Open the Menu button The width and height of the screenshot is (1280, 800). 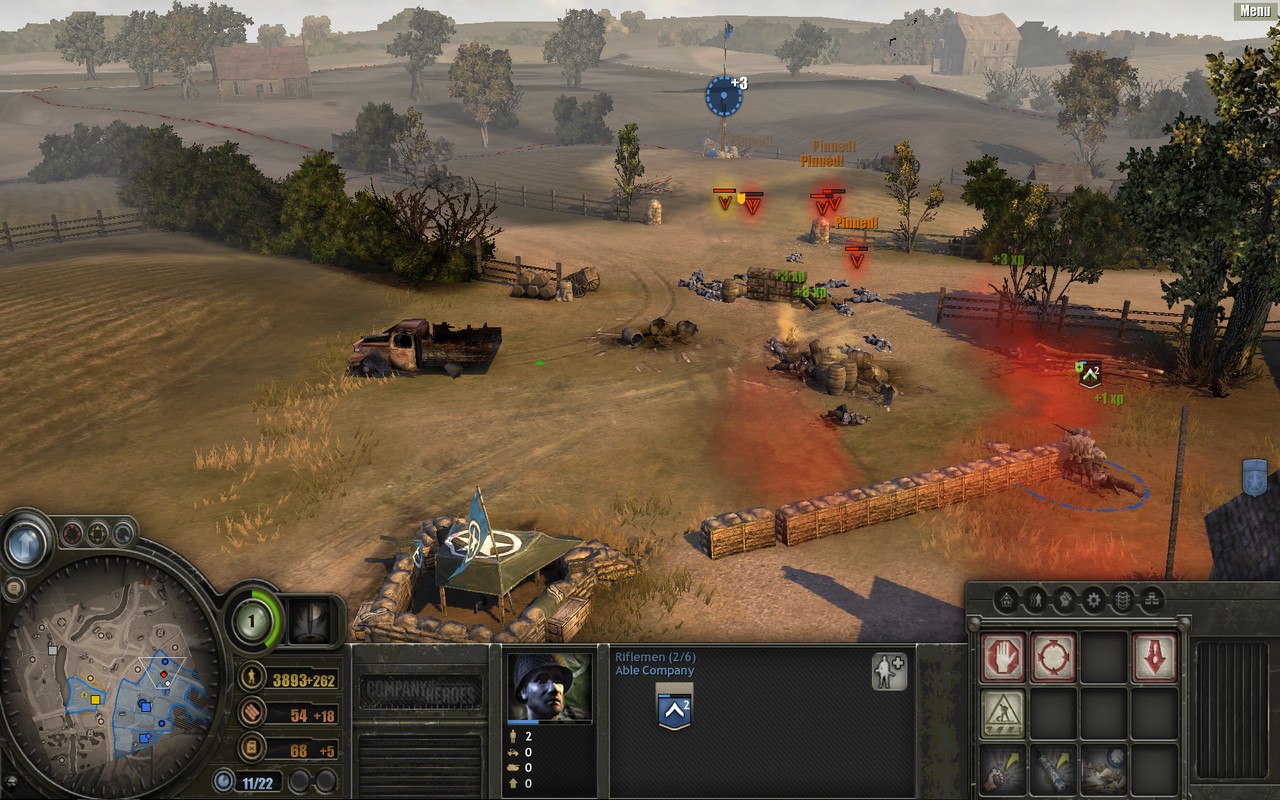(1255, 11)
